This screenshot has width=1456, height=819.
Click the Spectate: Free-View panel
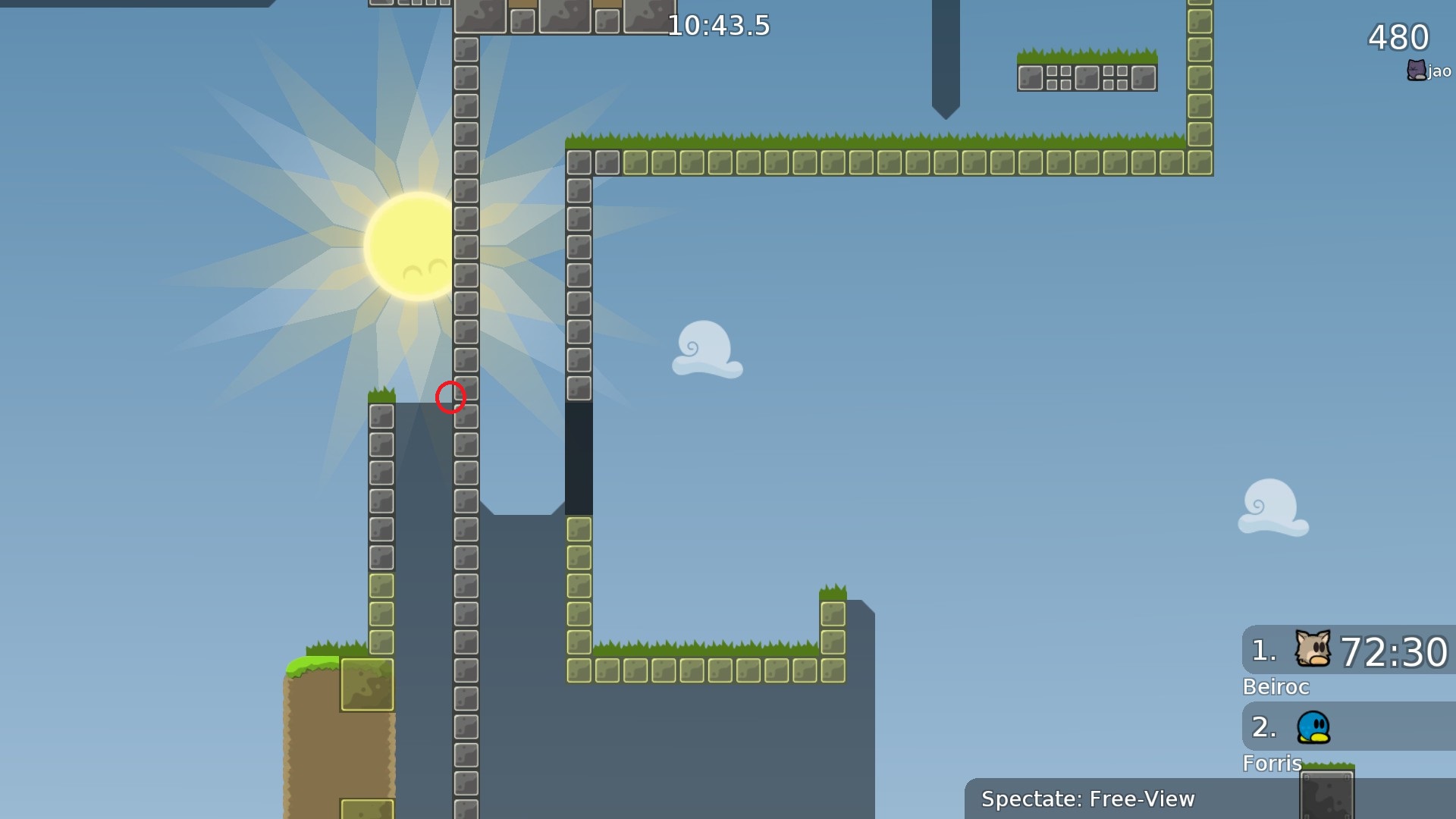click(x=1087, y=799)
